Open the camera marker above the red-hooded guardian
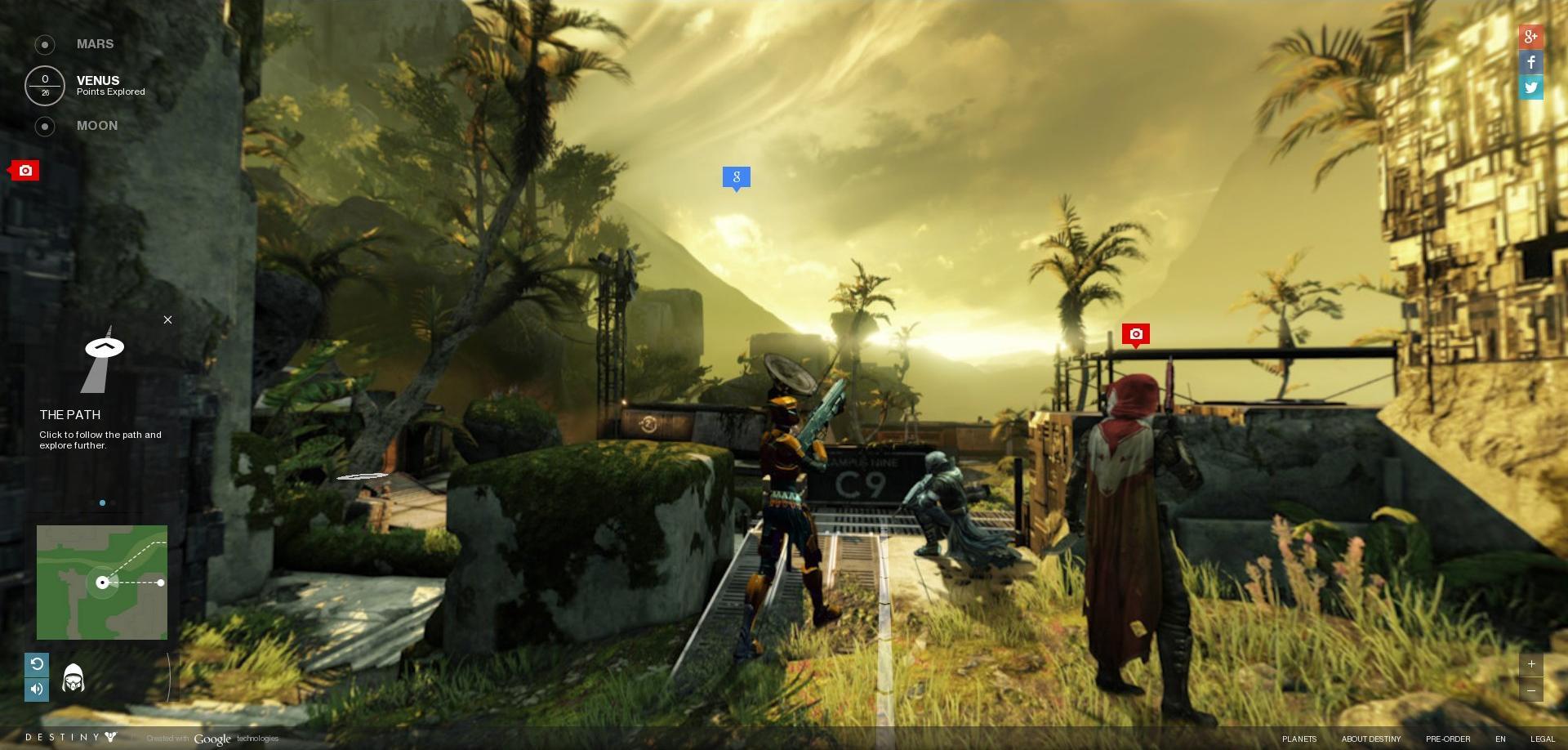Image resolution: width=1568 pixels, height=750 pixels. [1135, 333]
